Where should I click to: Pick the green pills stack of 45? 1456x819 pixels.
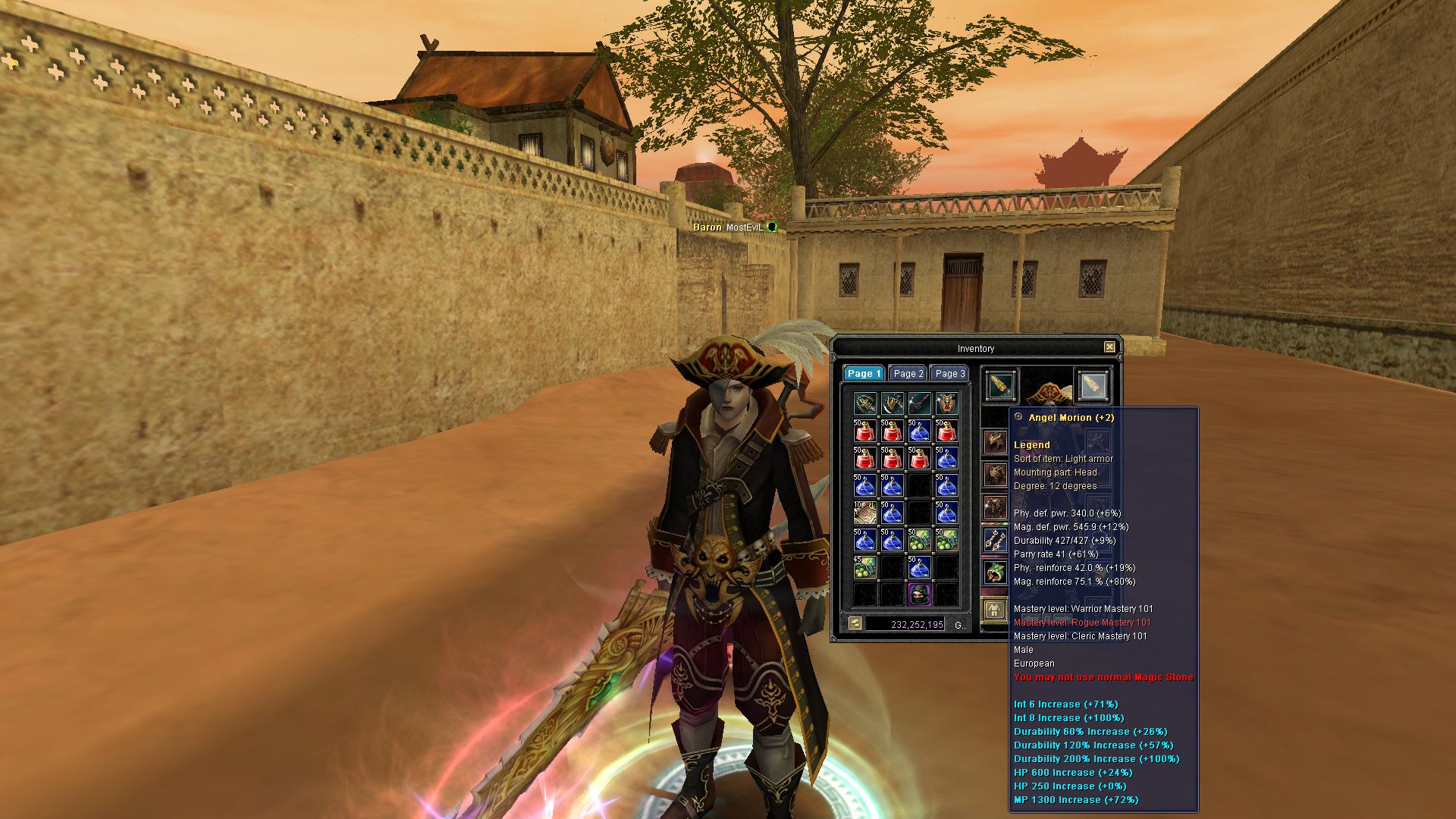(x=864, y=566)
